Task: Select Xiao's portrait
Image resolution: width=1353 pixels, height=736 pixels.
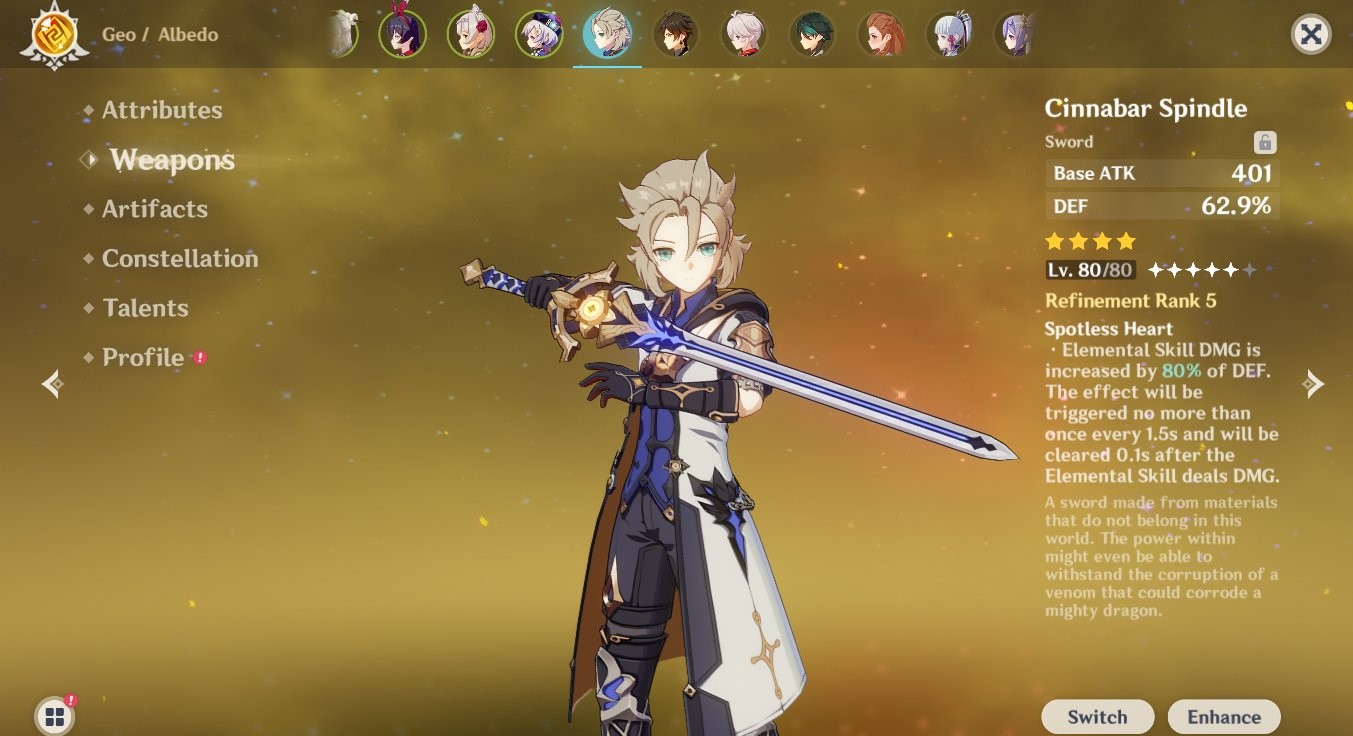Action: 812,34
